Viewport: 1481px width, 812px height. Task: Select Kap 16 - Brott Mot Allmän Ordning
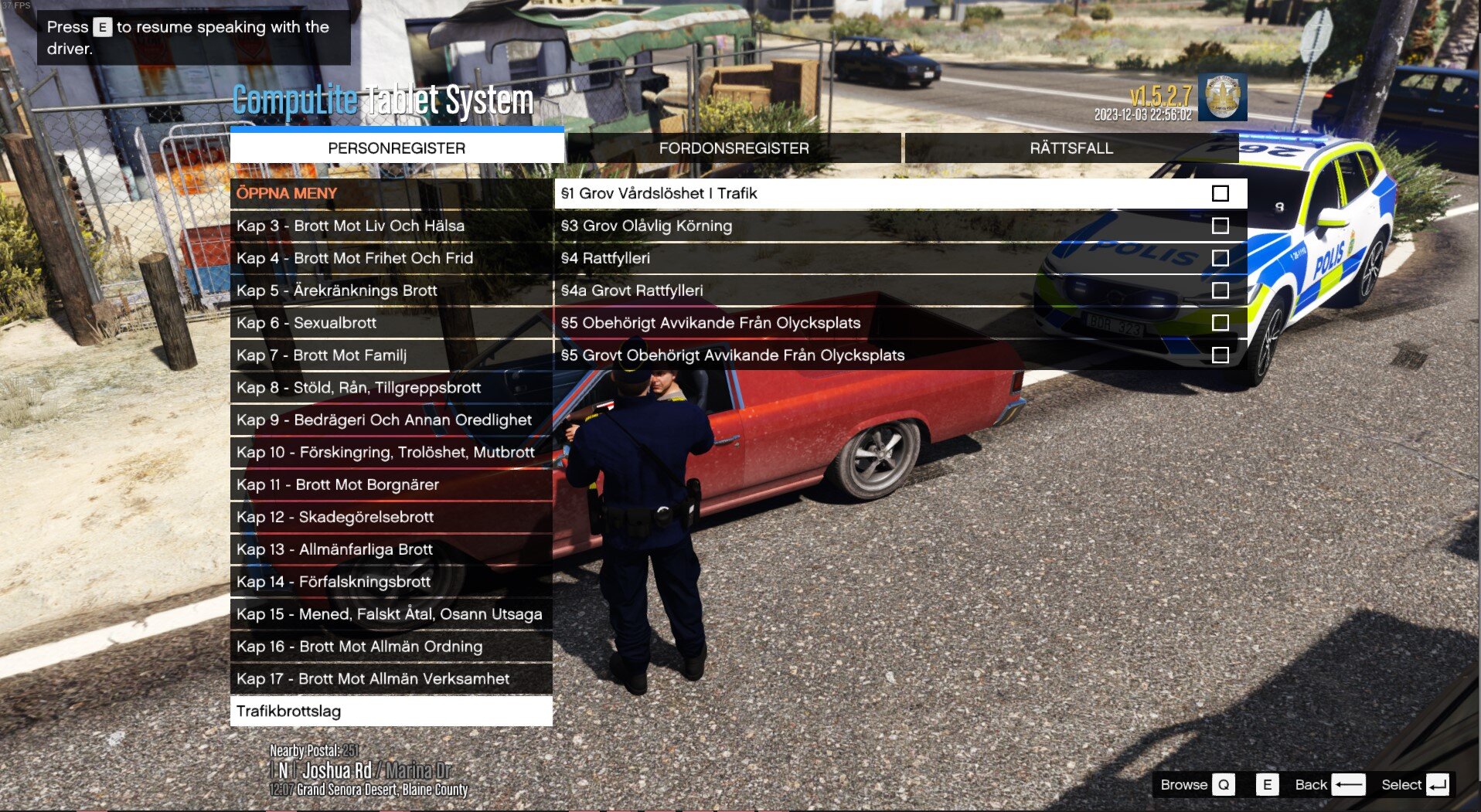391,647
